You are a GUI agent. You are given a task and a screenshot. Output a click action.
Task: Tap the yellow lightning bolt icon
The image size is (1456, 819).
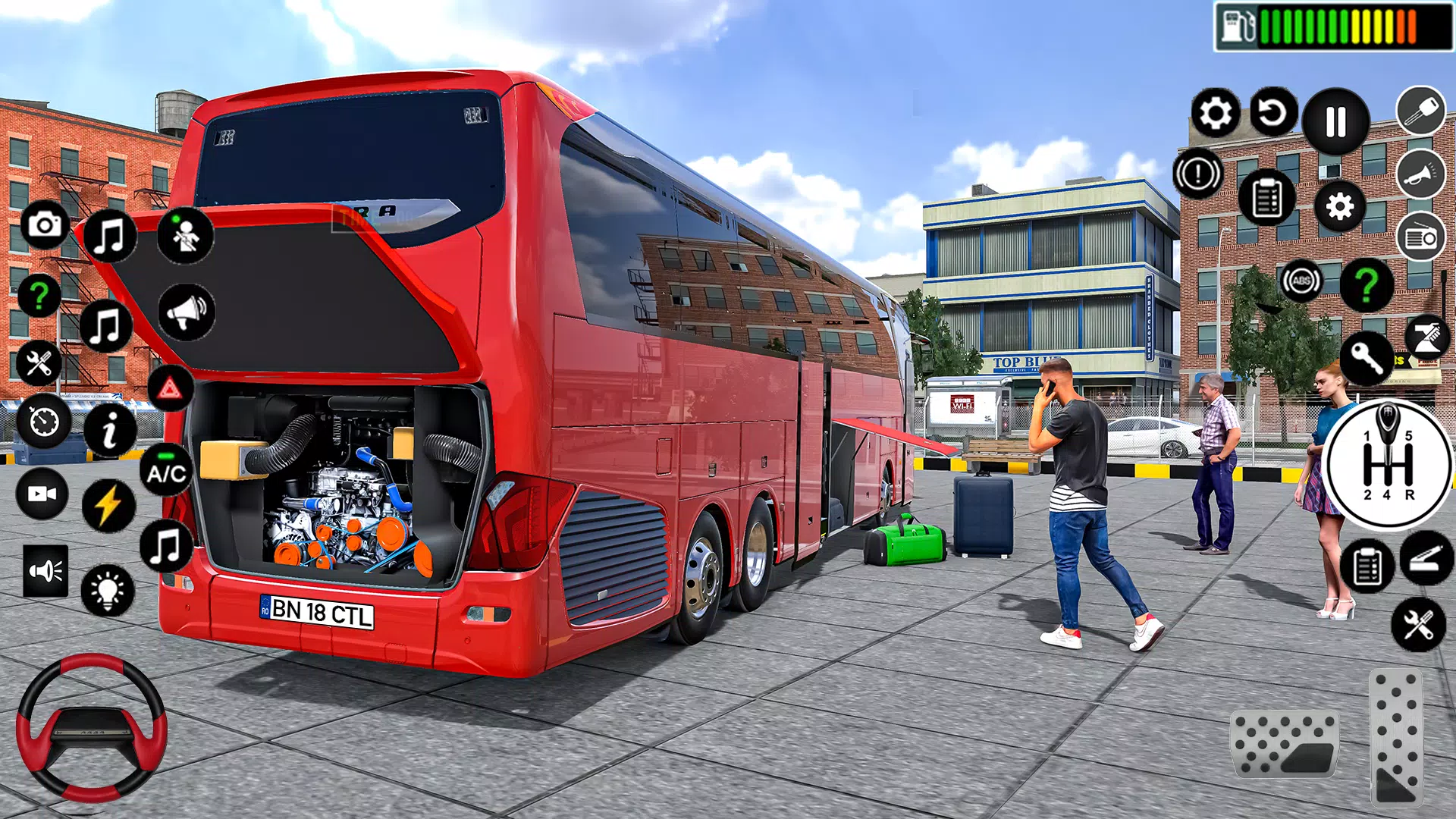click(108, 505)
